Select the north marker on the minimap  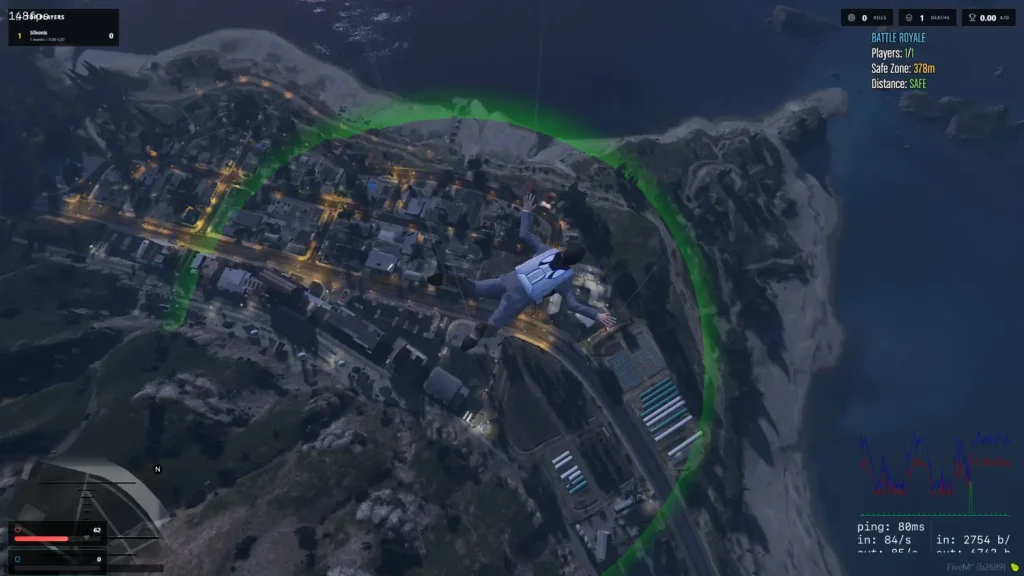coord(157,468)
